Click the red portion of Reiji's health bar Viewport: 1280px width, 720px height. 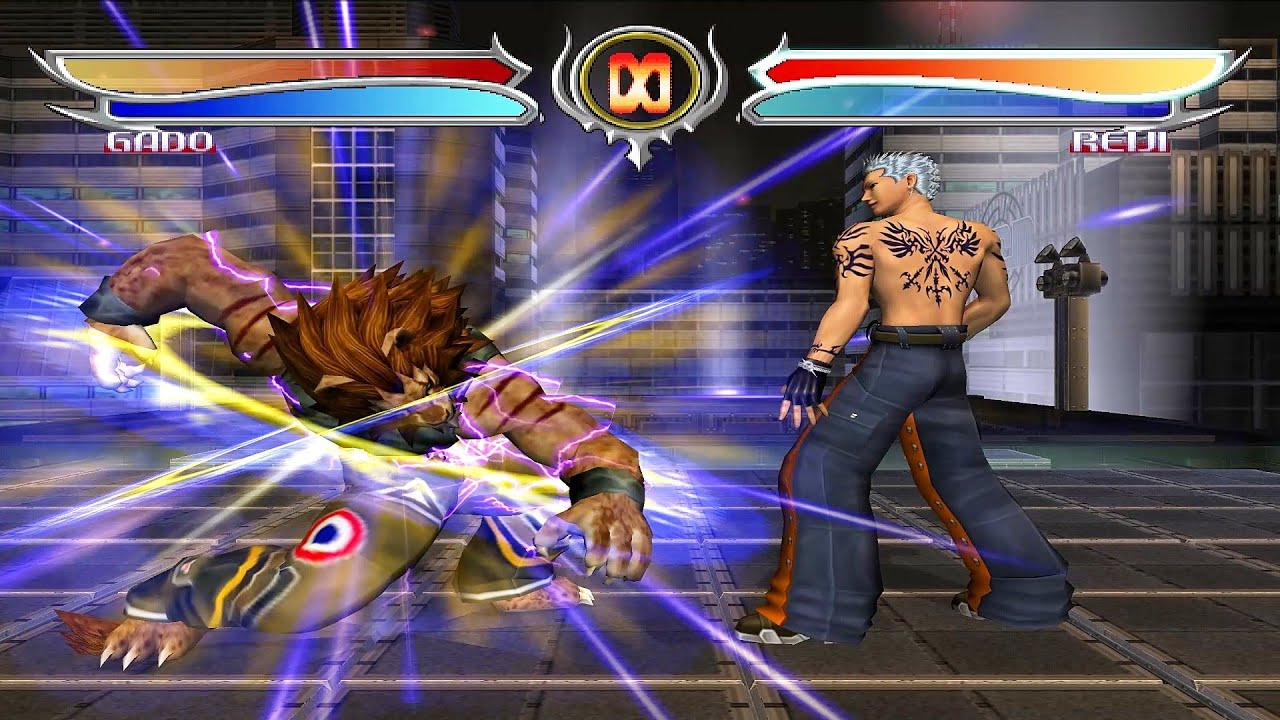[x=800, y=68]
